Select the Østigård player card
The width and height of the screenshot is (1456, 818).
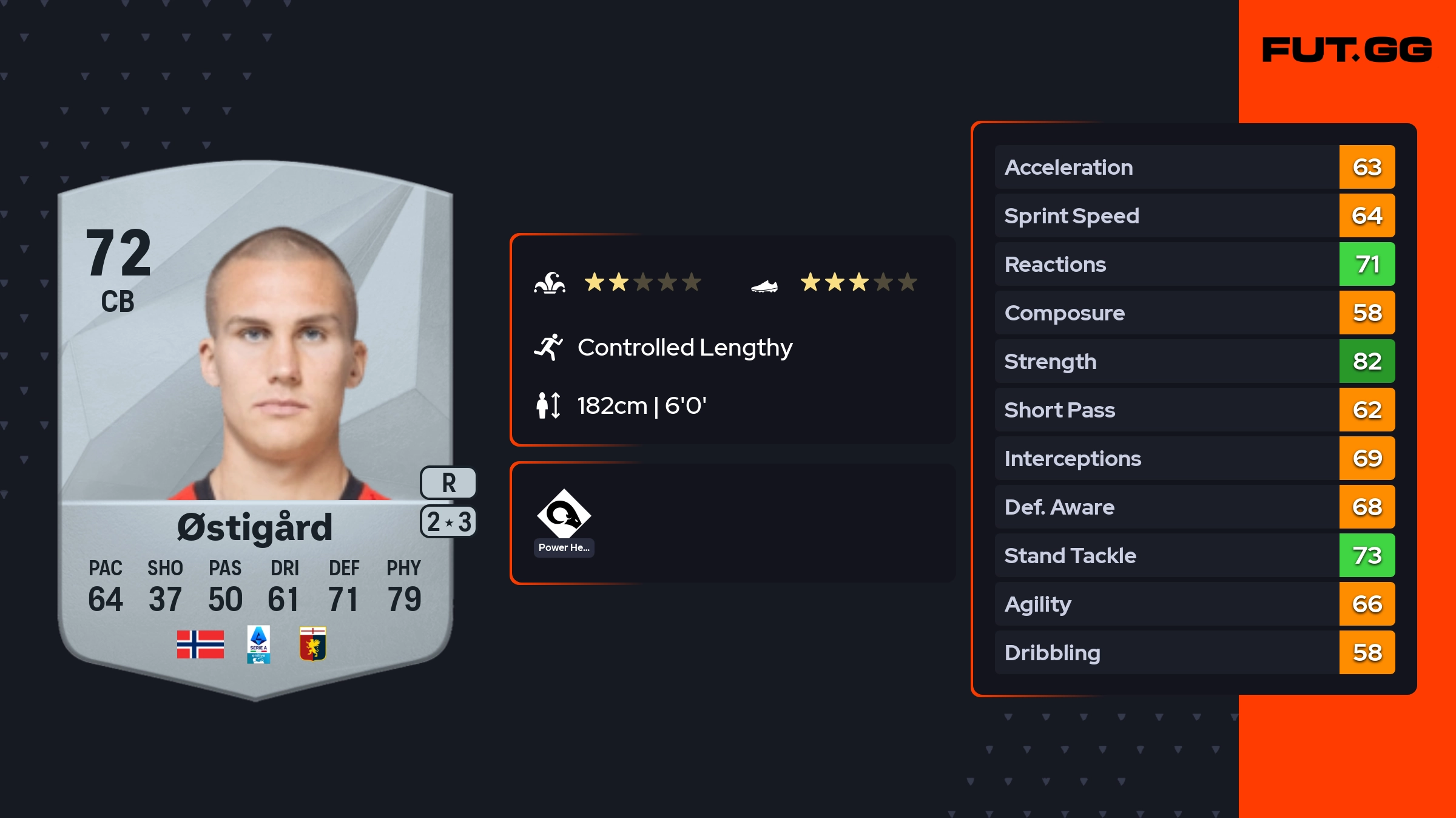point(255,425)
